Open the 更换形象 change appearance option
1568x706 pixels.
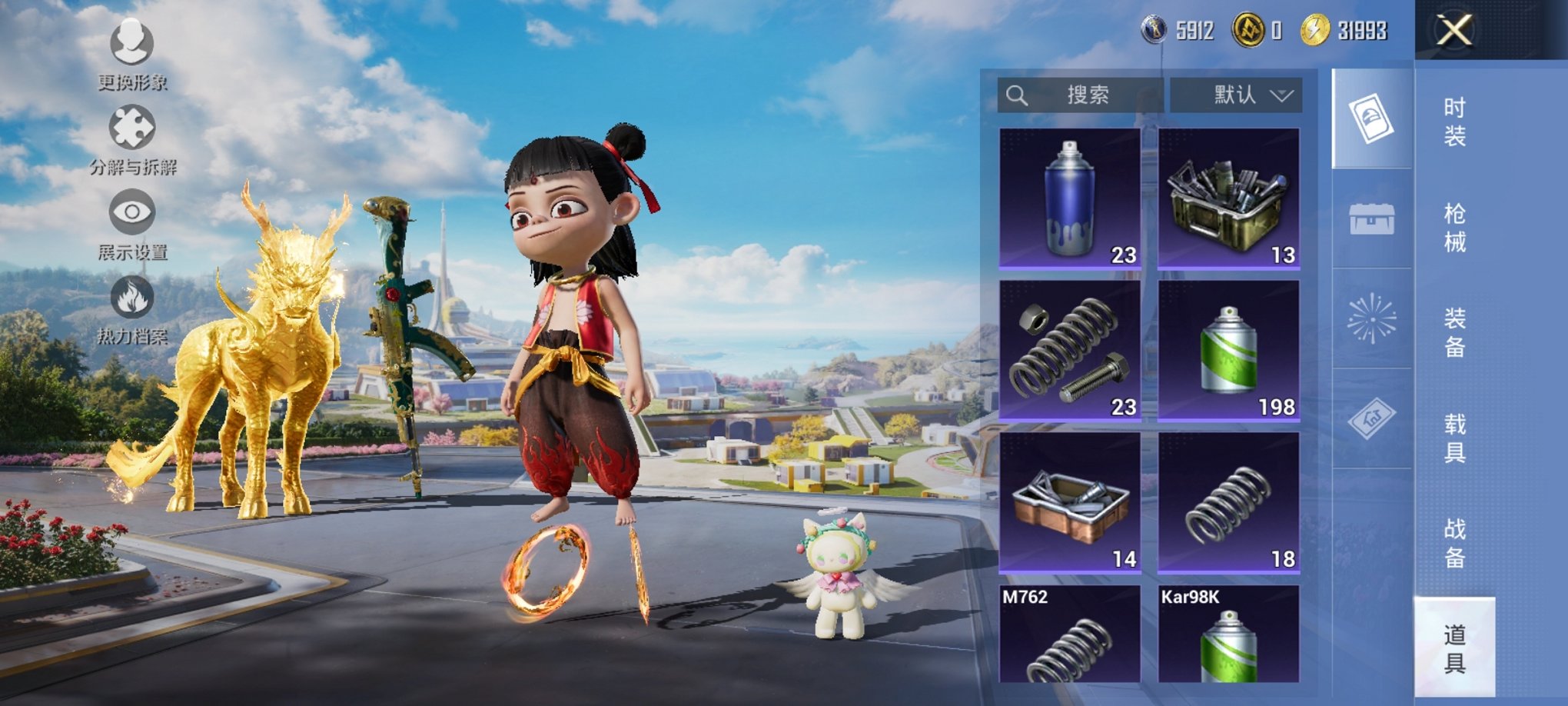pyautogui.click(x=132, y=54)
